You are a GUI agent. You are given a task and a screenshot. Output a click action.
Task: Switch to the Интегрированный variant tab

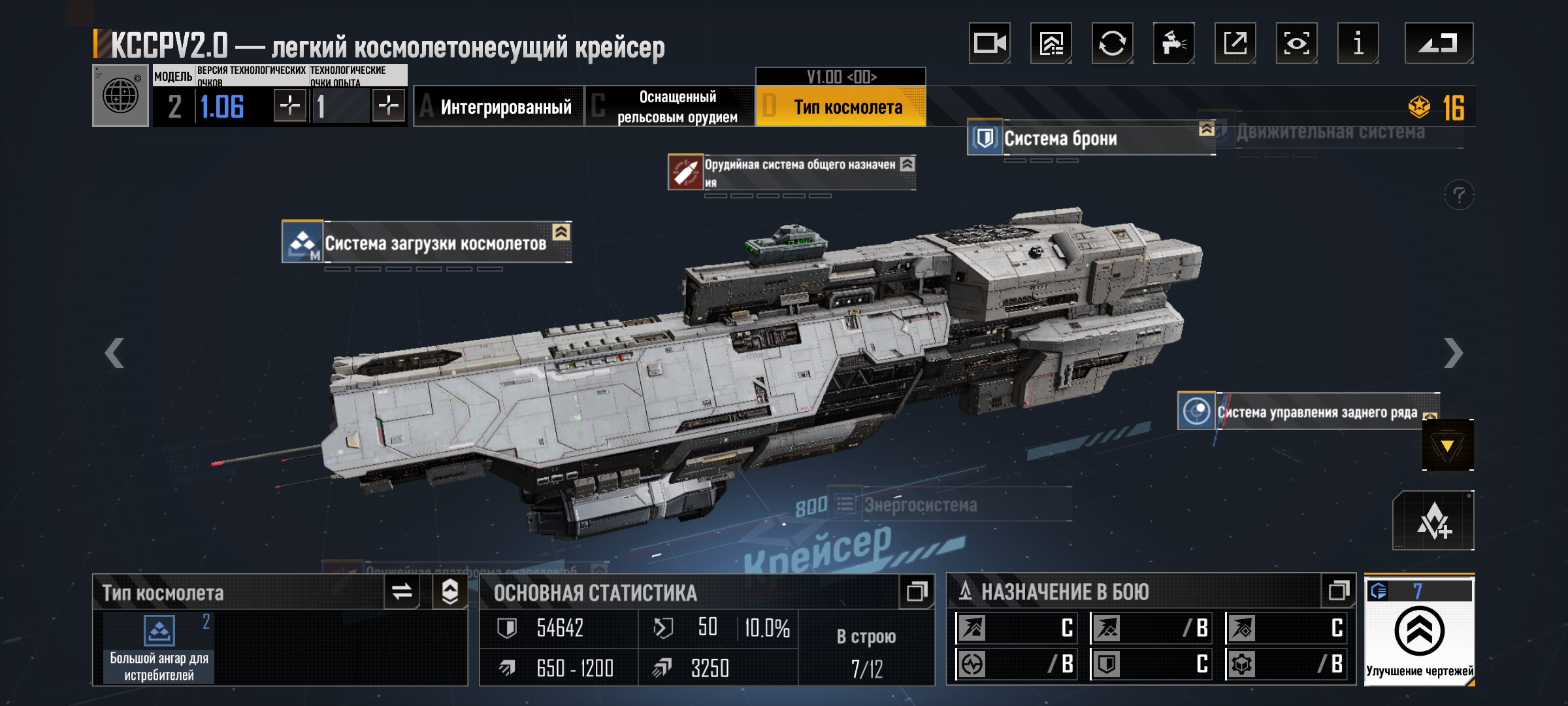pyautogui.click(x=498, y=107)
